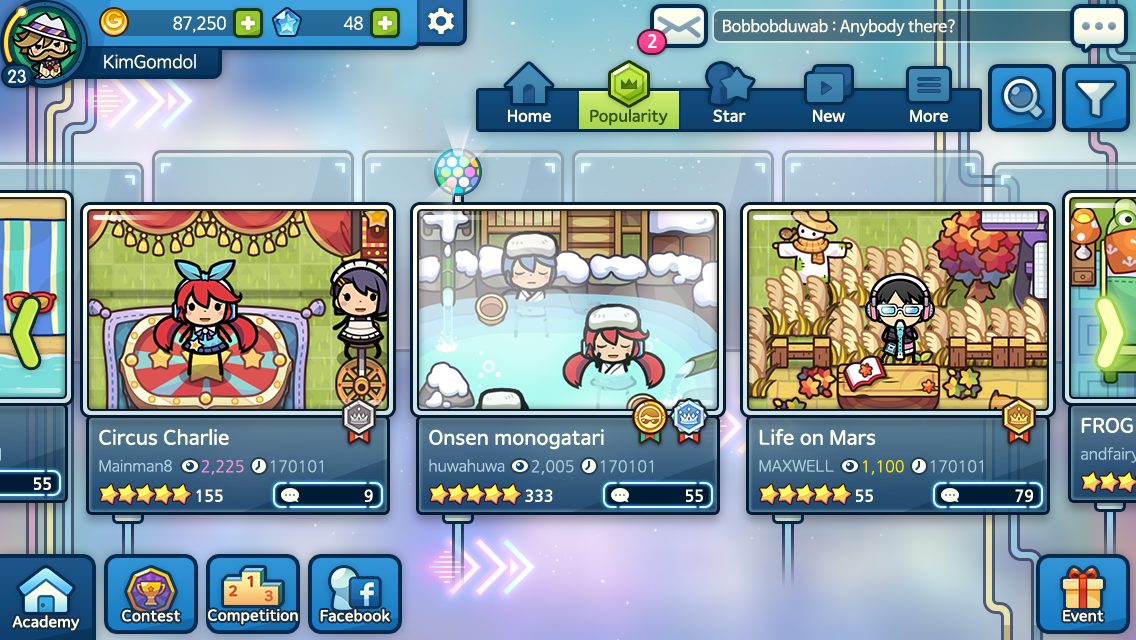Viewport: 1136px width, 640px height.
Task: Switch to the Star tab
Action: [x=729, y=97]
